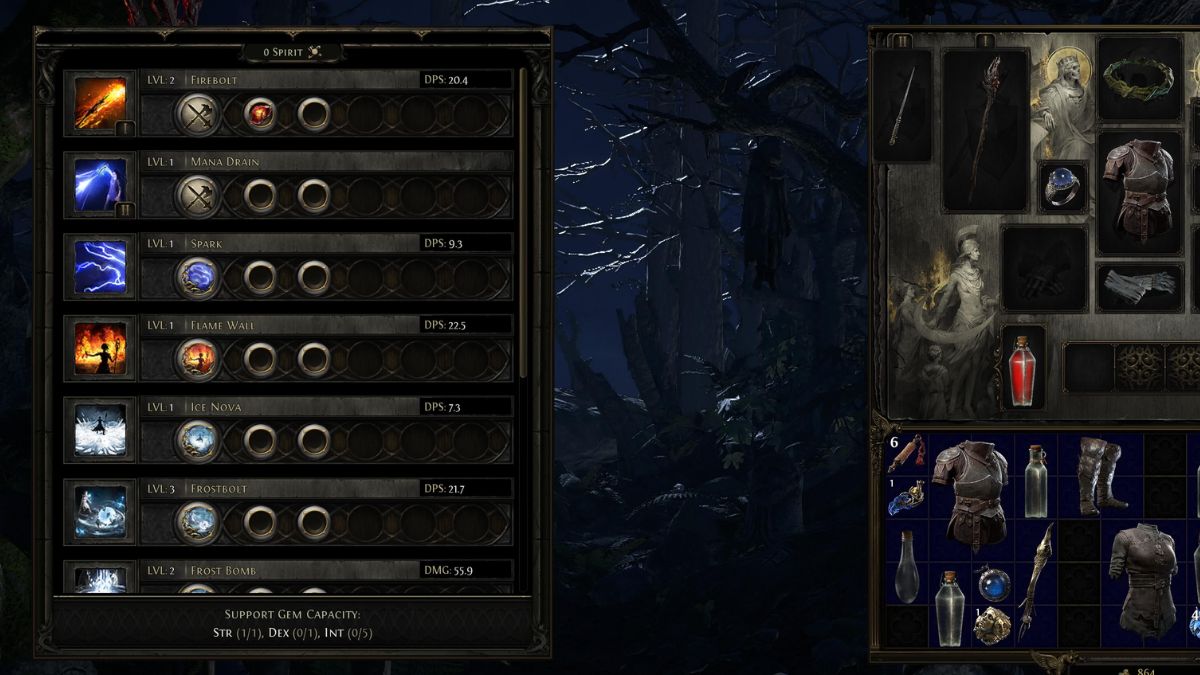The width and height of the screenshot is (1200, 675).
Task: Click the equipped grey gloves slot
Action: click(x=1140, y=287)
